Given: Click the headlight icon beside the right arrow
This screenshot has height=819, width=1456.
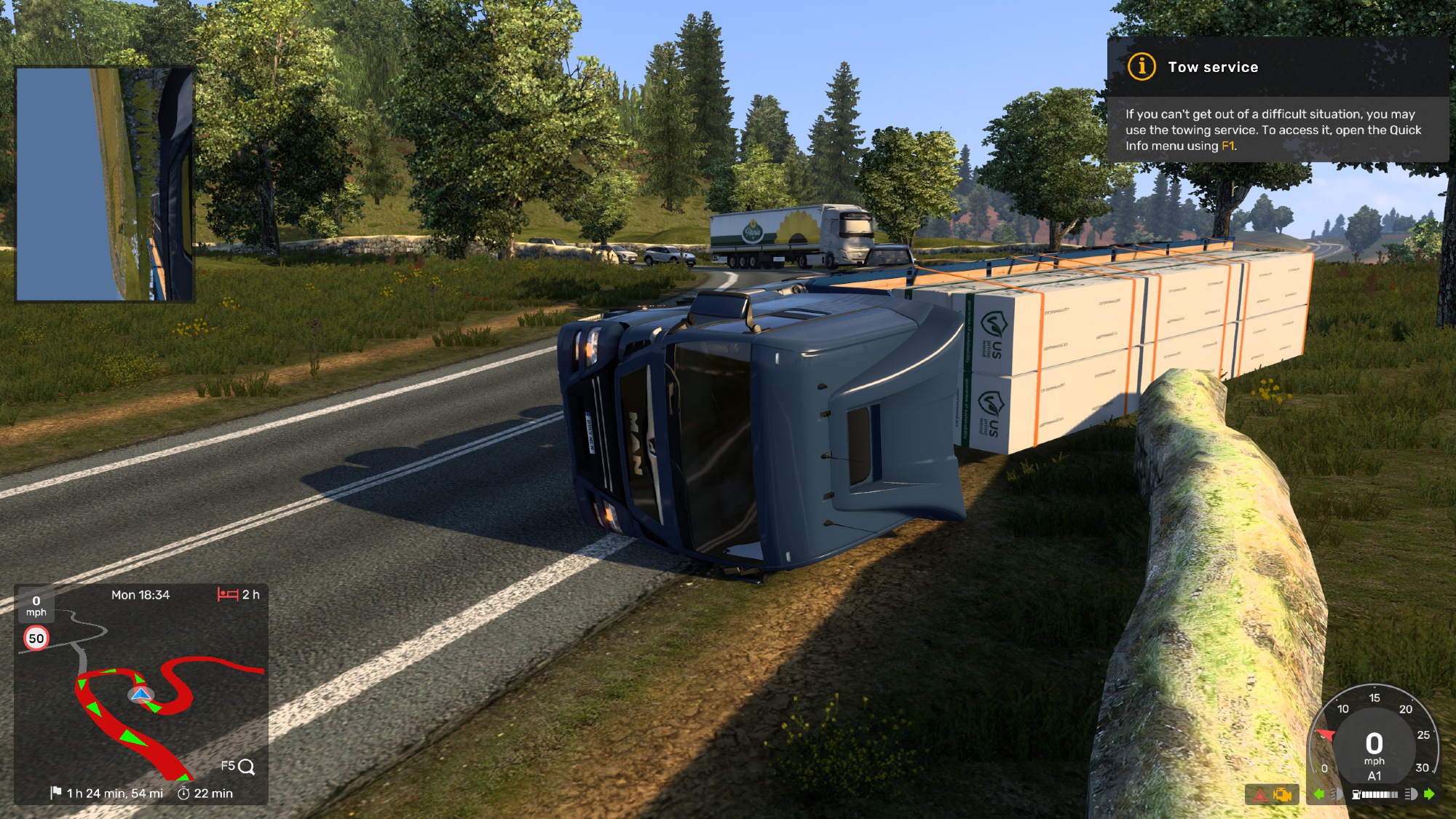Looking at the screenshot, I should (x=1411, y=794).
